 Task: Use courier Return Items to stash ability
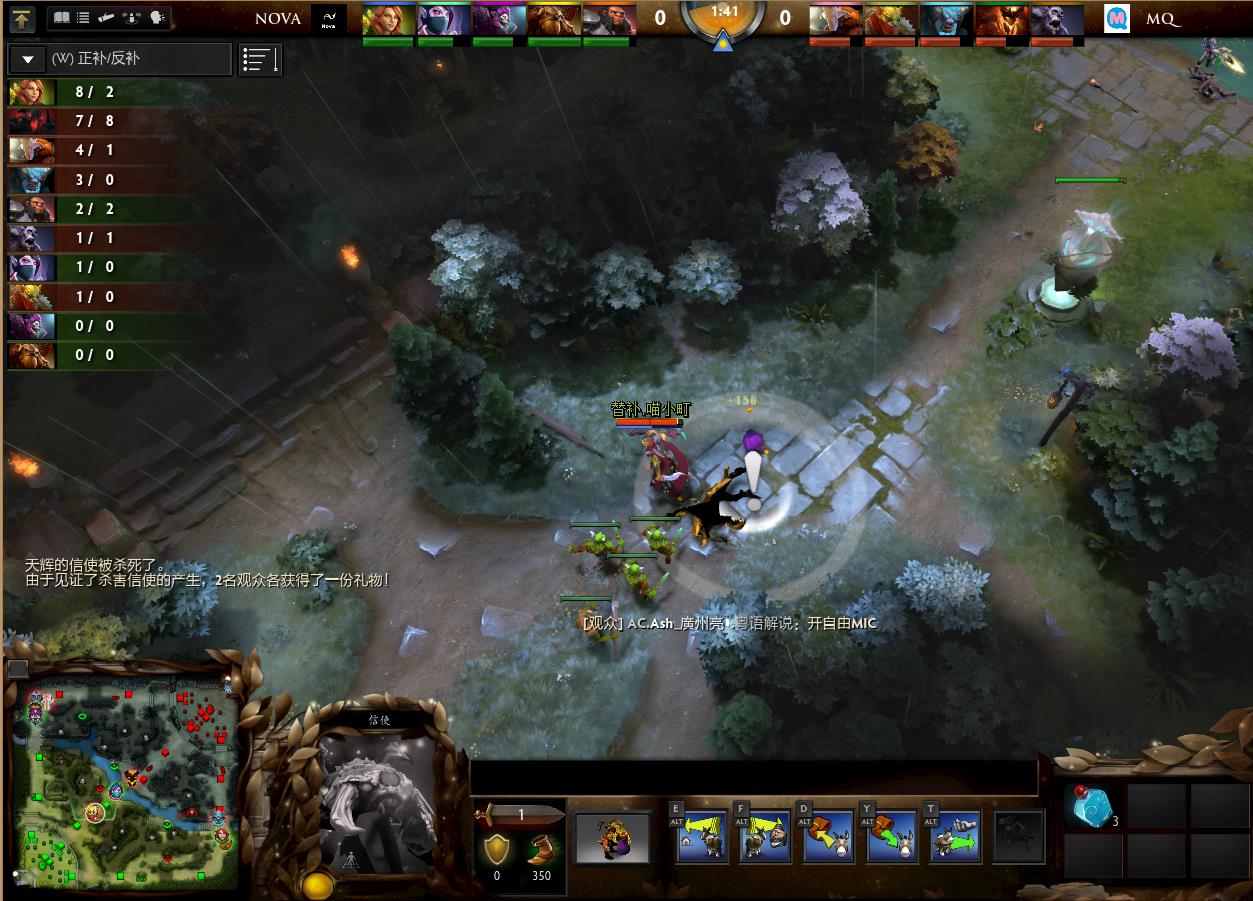pos(829,838)
